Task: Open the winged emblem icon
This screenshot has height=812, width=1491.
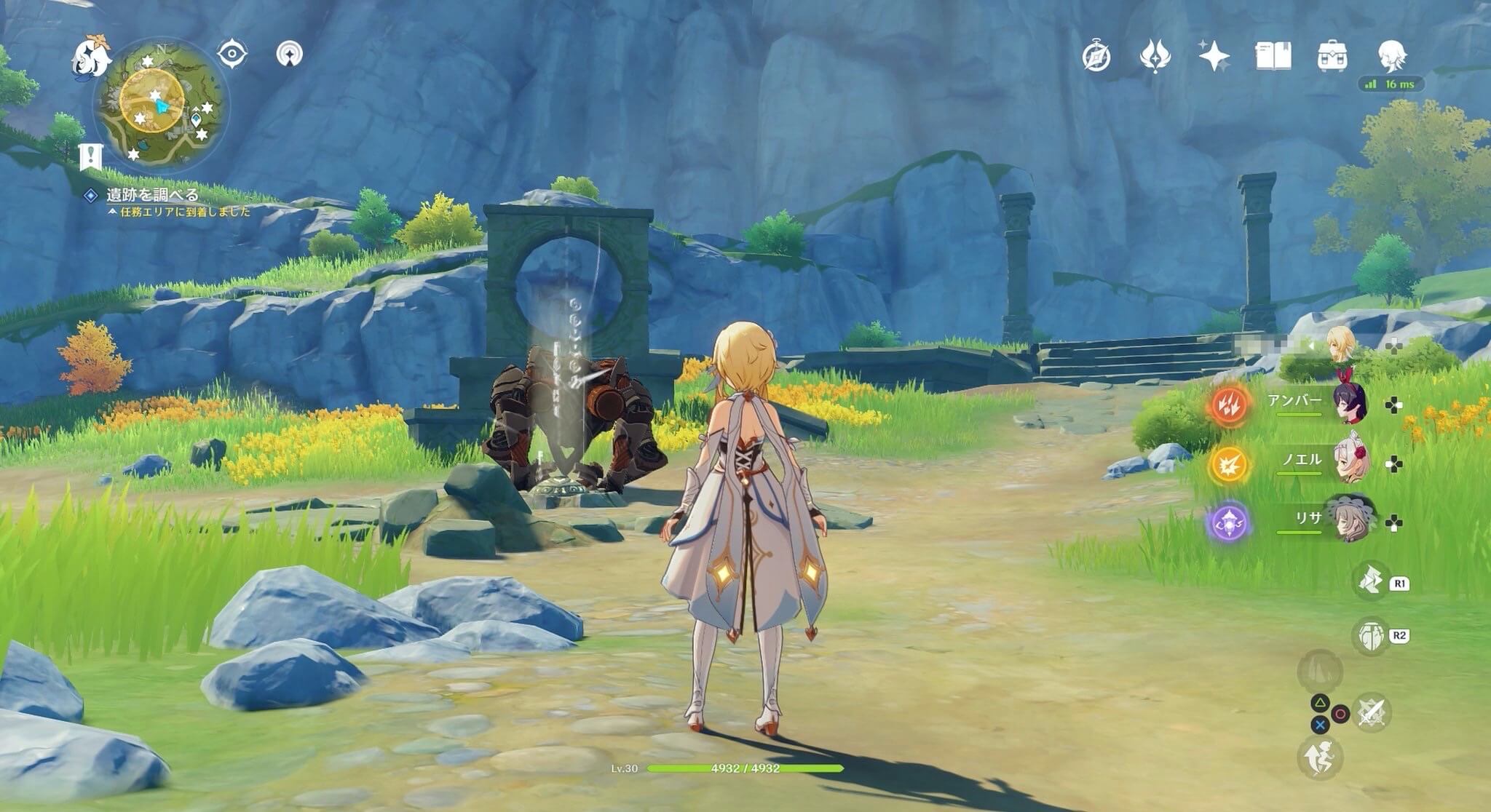Action: (1155, 57)
